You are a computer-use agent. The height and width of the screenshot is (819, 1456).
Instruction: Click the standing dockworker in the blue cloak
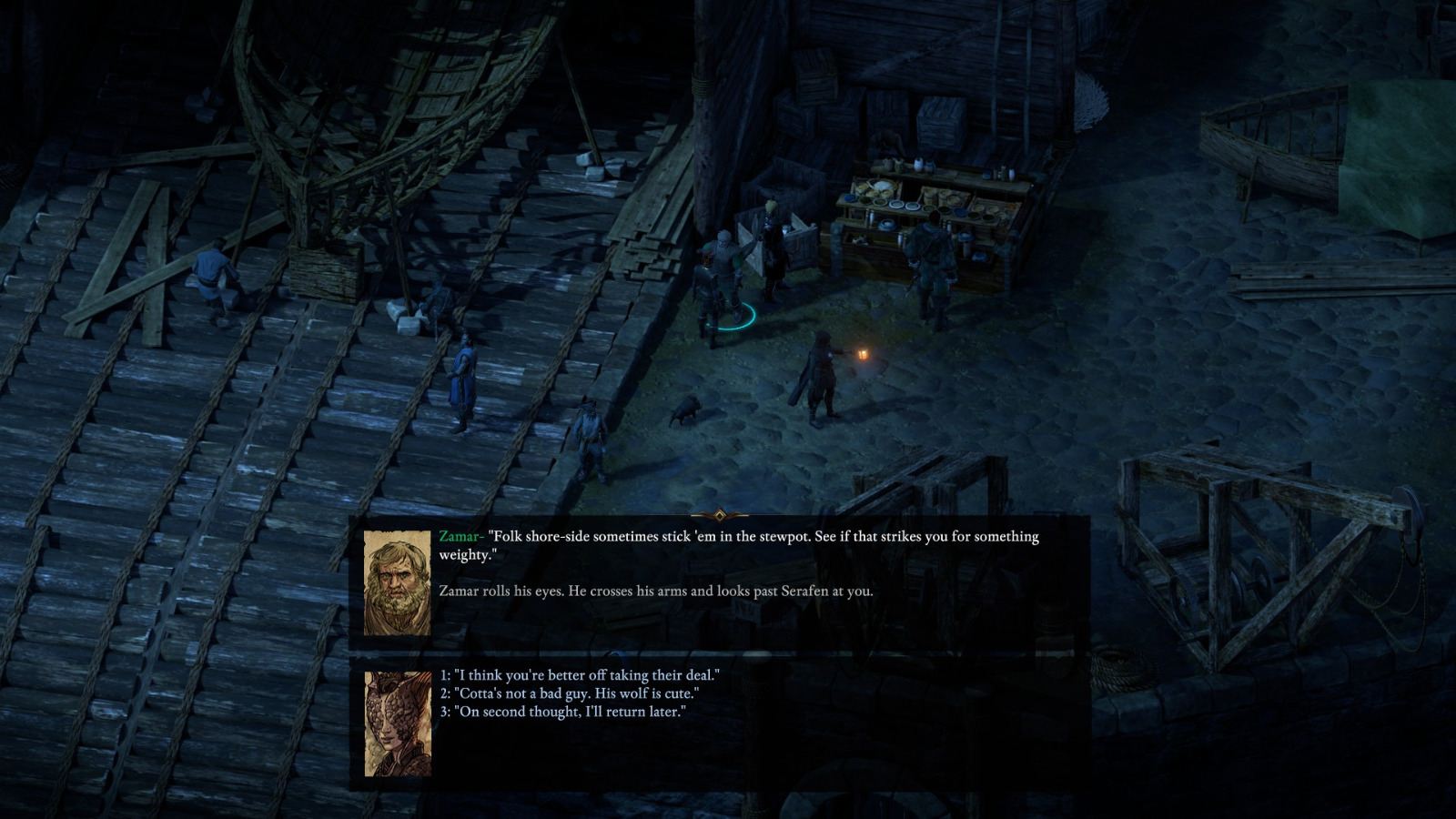pos(464,373)
